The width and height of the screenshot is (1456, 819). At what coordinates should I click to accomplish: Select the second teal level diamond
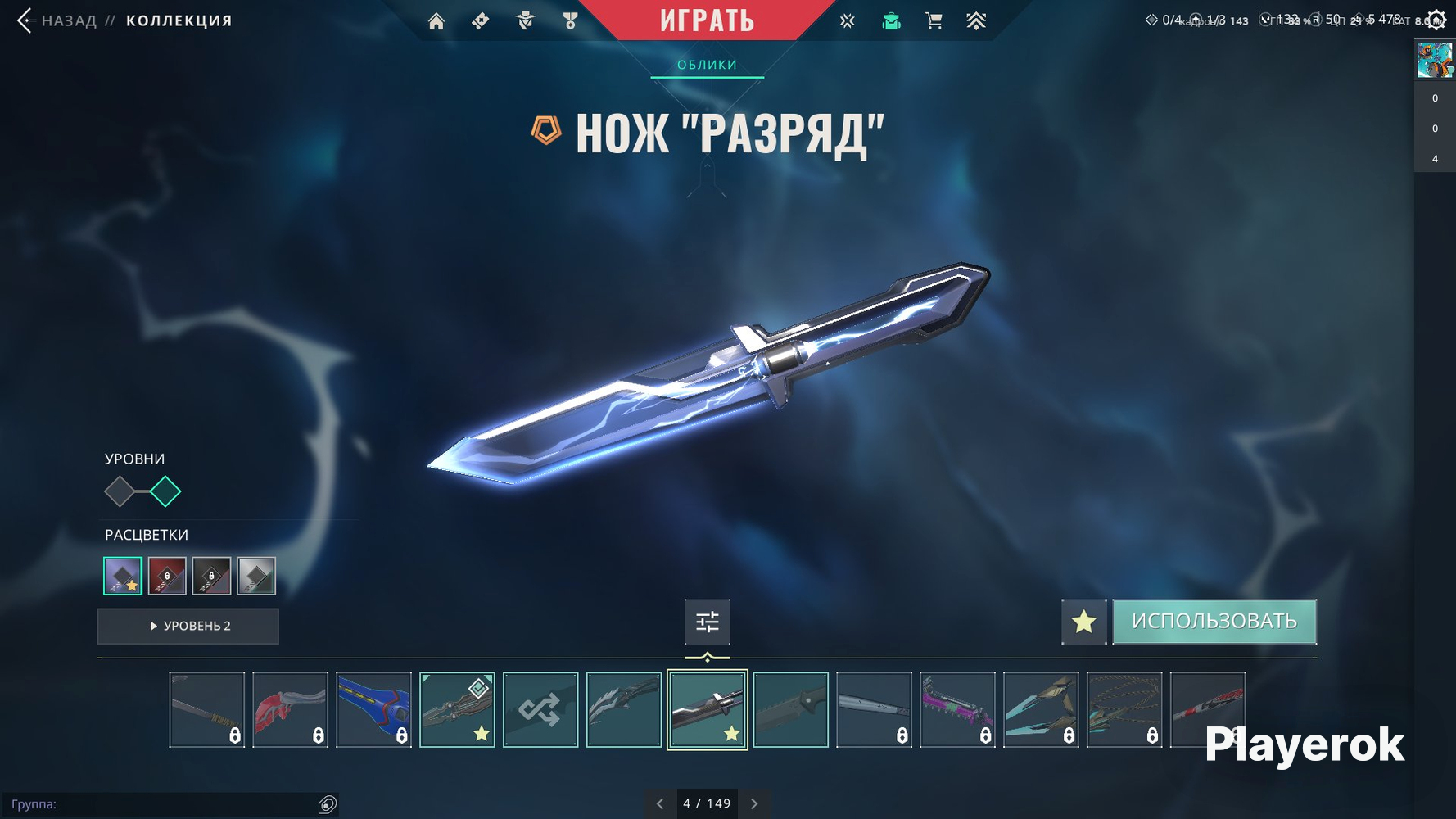[x=165, y=491]
